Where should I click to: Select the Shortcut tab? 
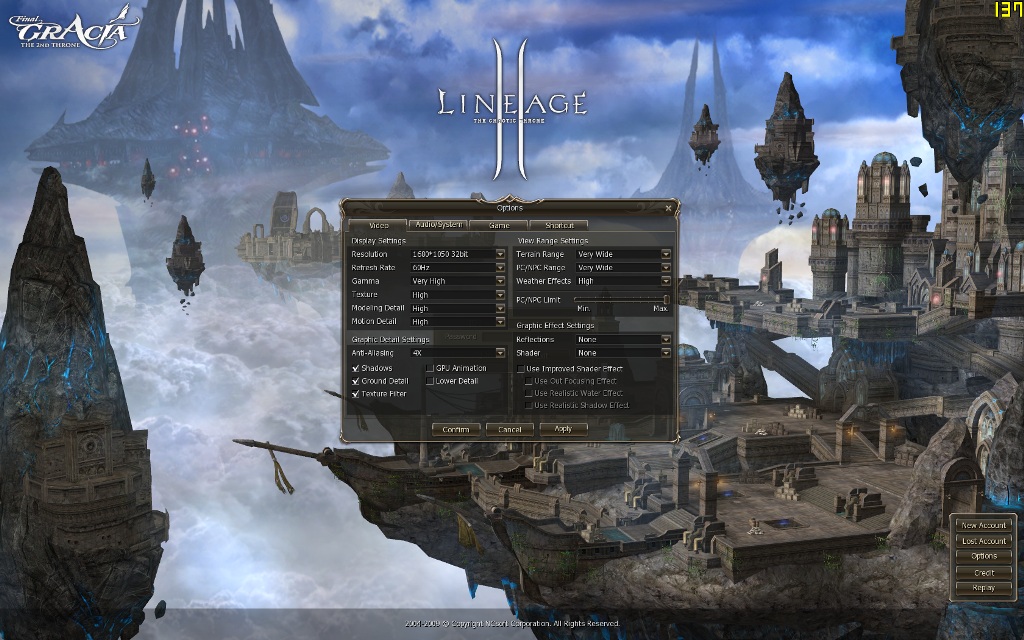(559, 225)
